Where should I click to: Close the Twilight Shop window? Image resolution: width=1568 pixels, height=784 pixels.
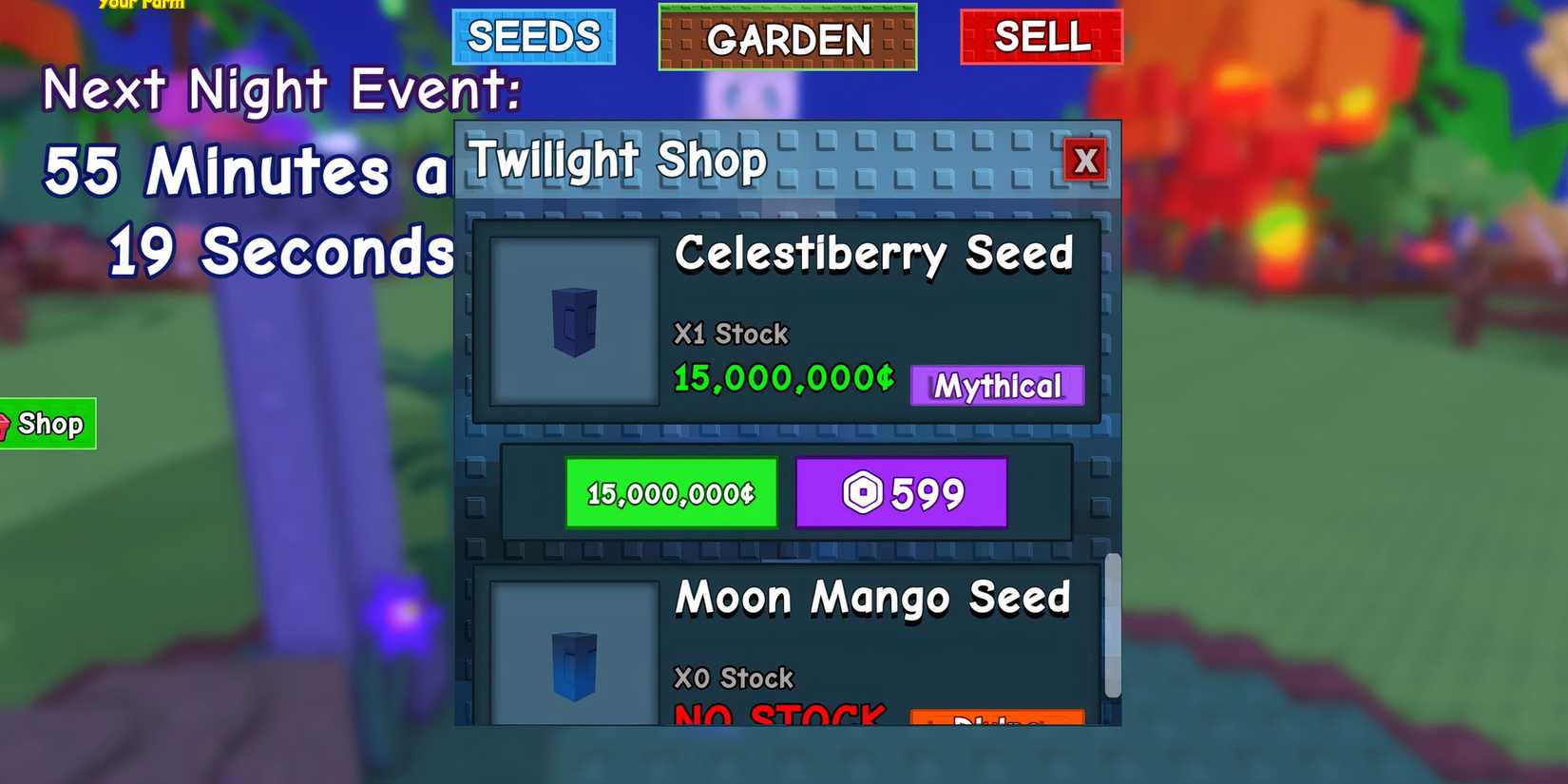(x=1086, y=161)
